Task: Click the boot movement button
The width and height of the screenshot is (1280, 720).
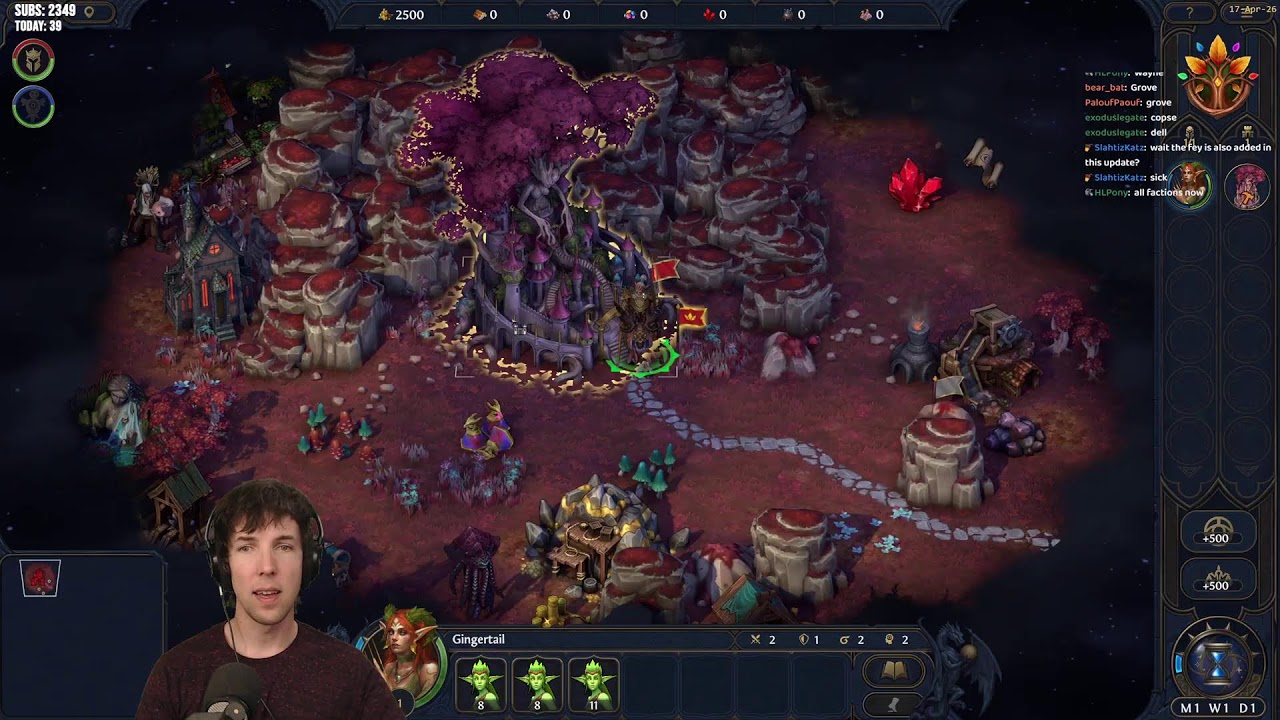Action: pyautogui.click(x=894, y=705)
